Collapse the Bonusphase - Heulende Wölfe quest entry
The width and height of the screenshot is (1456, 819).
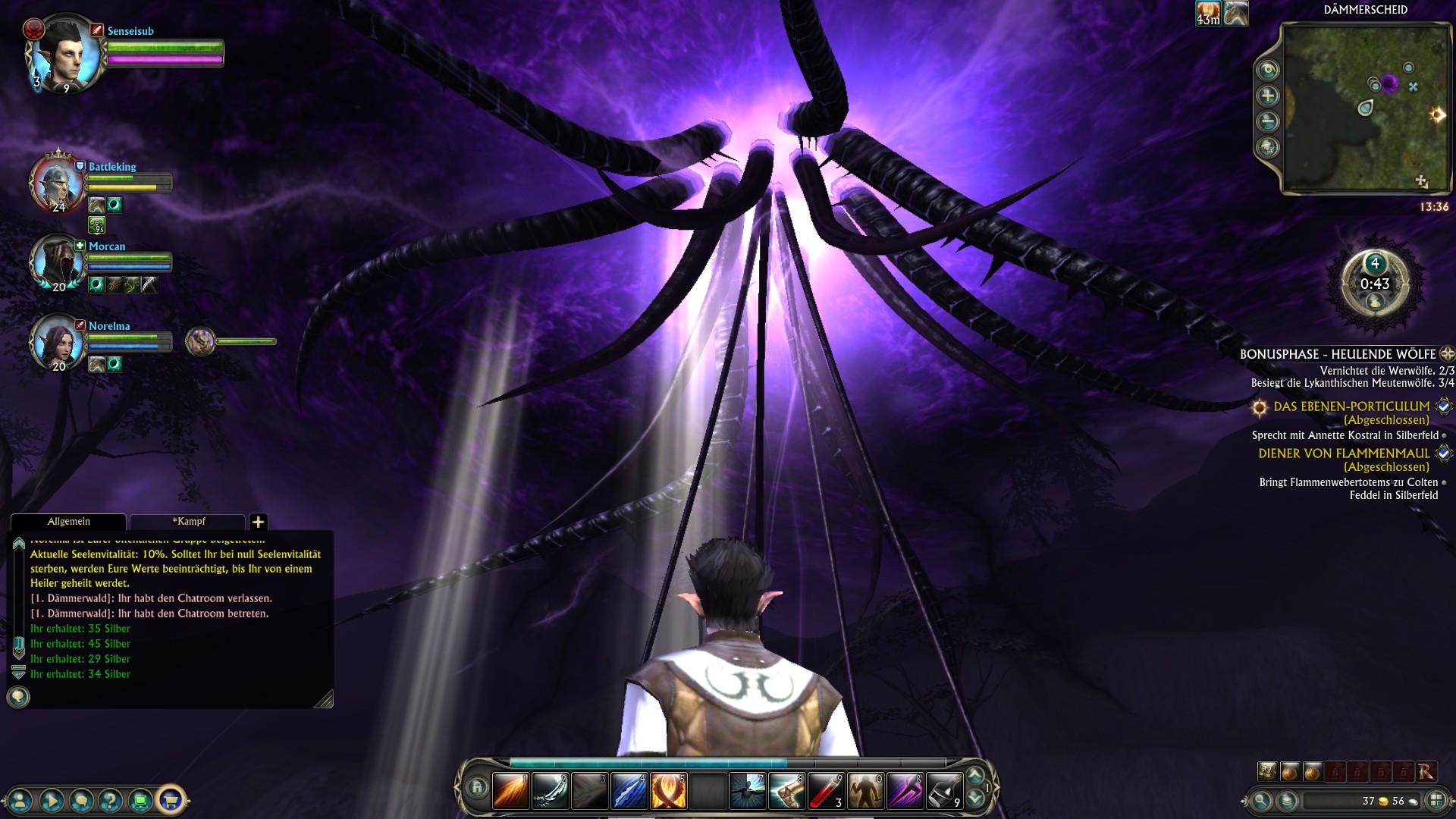[1445, 353]
